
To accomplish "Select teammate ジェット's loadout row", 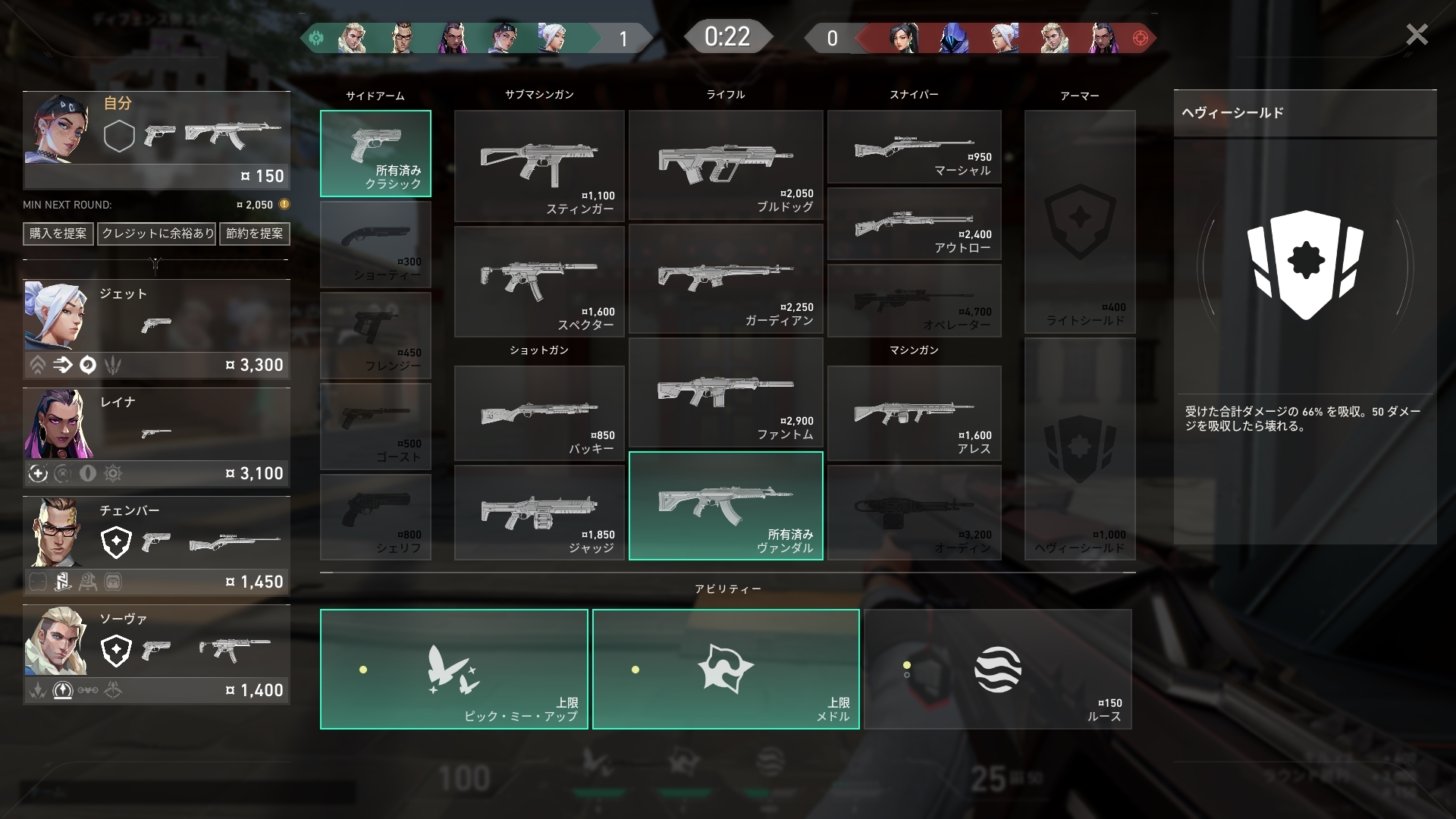I will 156,328.
